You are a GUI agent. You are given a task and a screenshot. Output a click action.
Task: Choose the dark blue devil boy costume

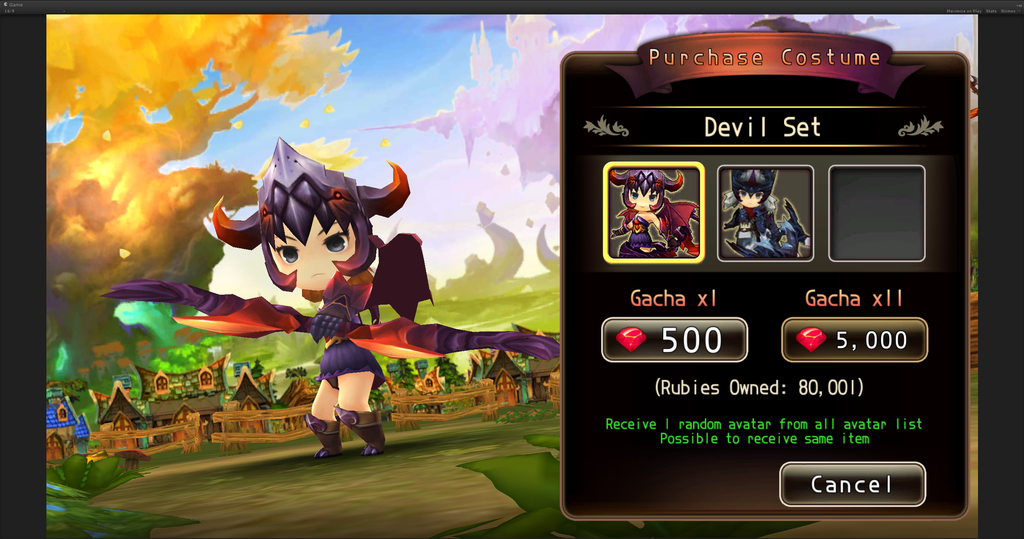[x=765, y=213]
